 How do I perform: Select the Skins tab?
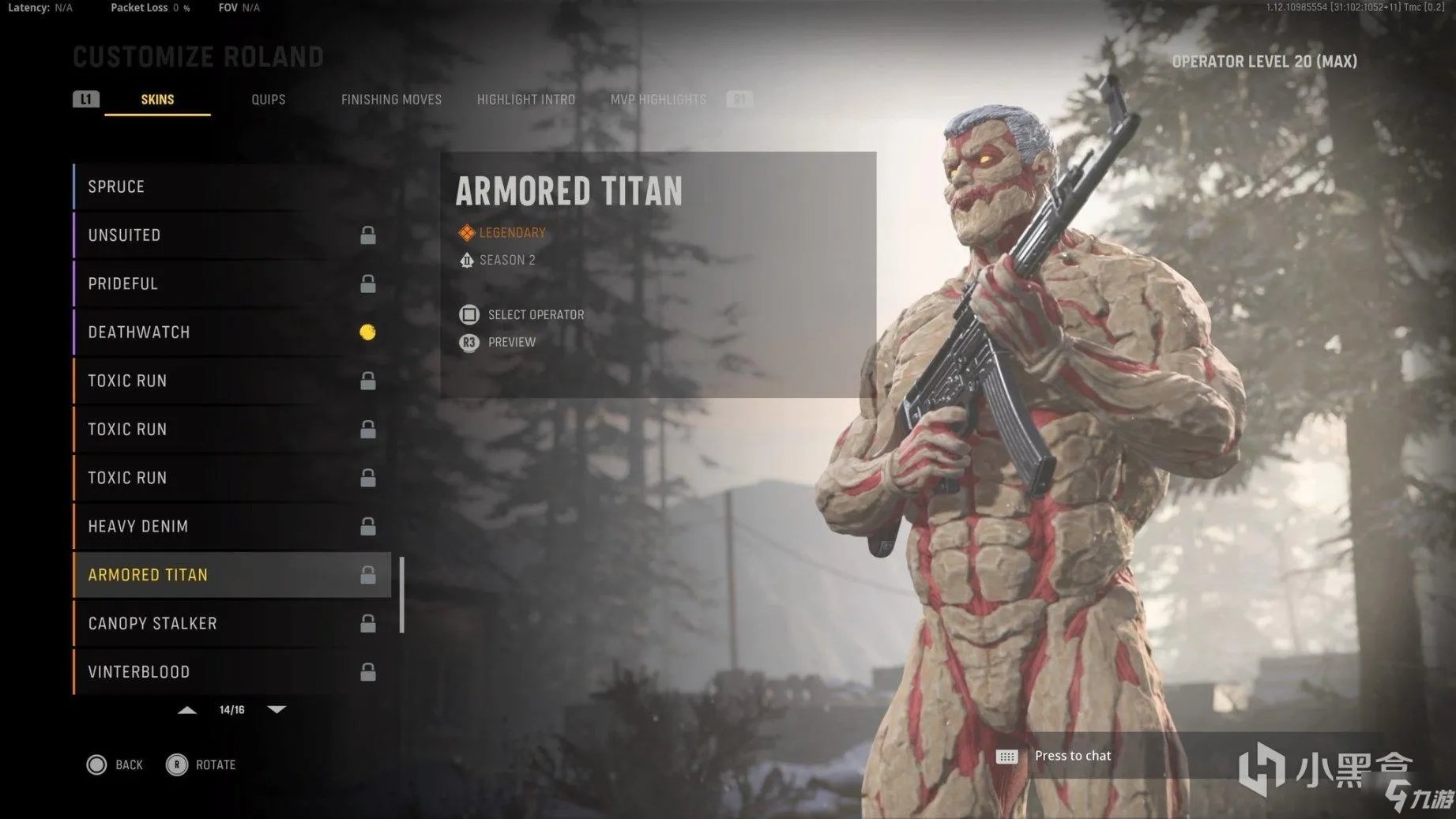[x=157, y=100]
